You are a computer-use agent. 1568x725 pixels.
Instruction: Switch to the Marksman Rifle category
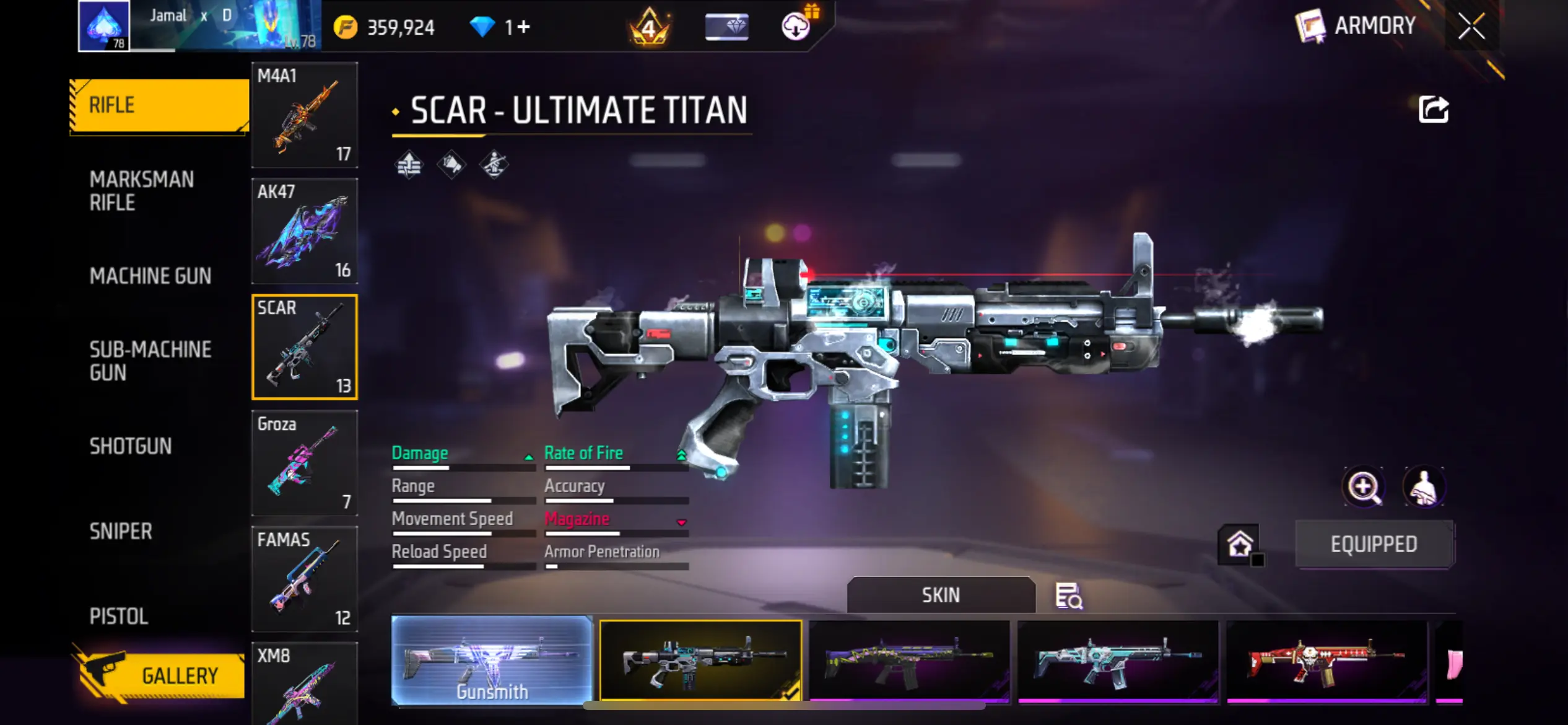[x=142, y=191]
